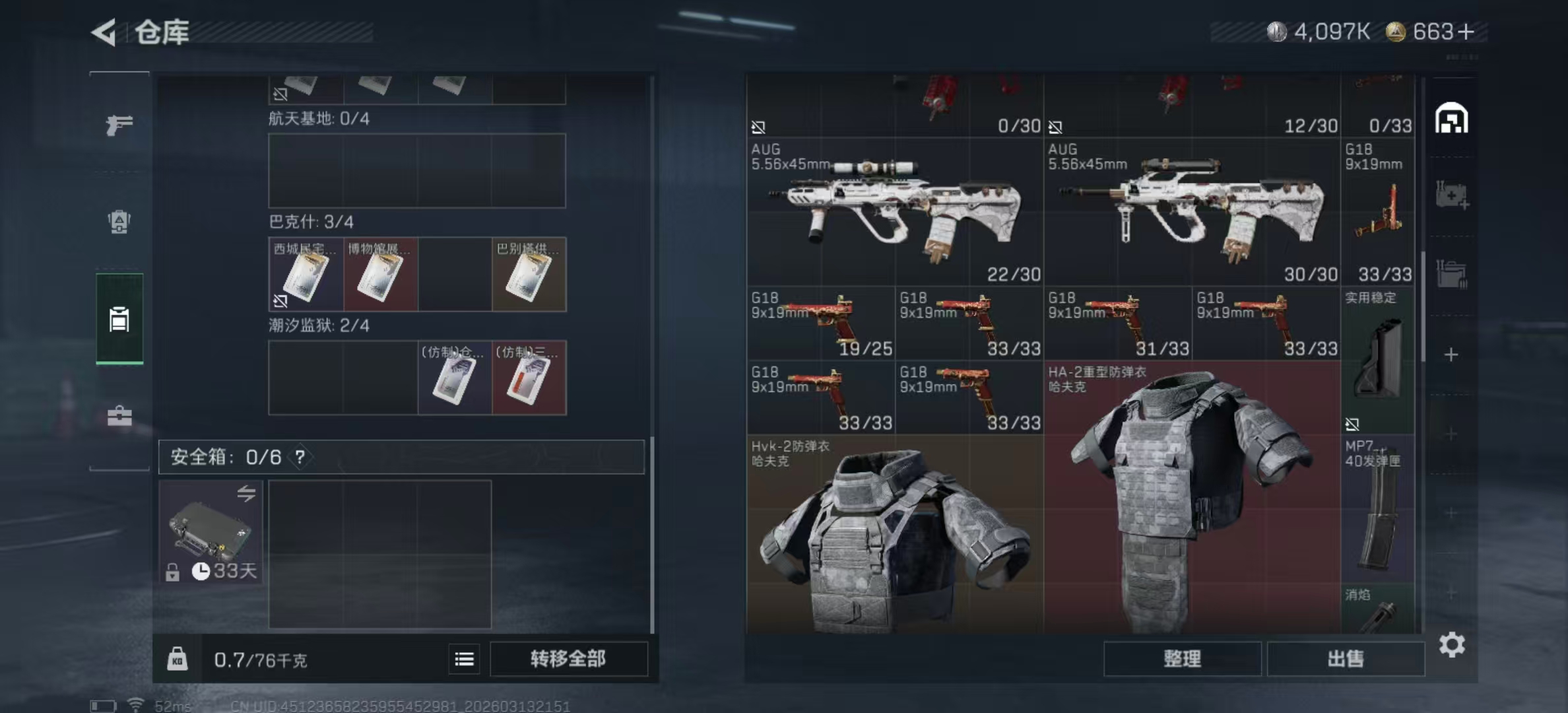Switch to the backpack tab

coord(119,221)
